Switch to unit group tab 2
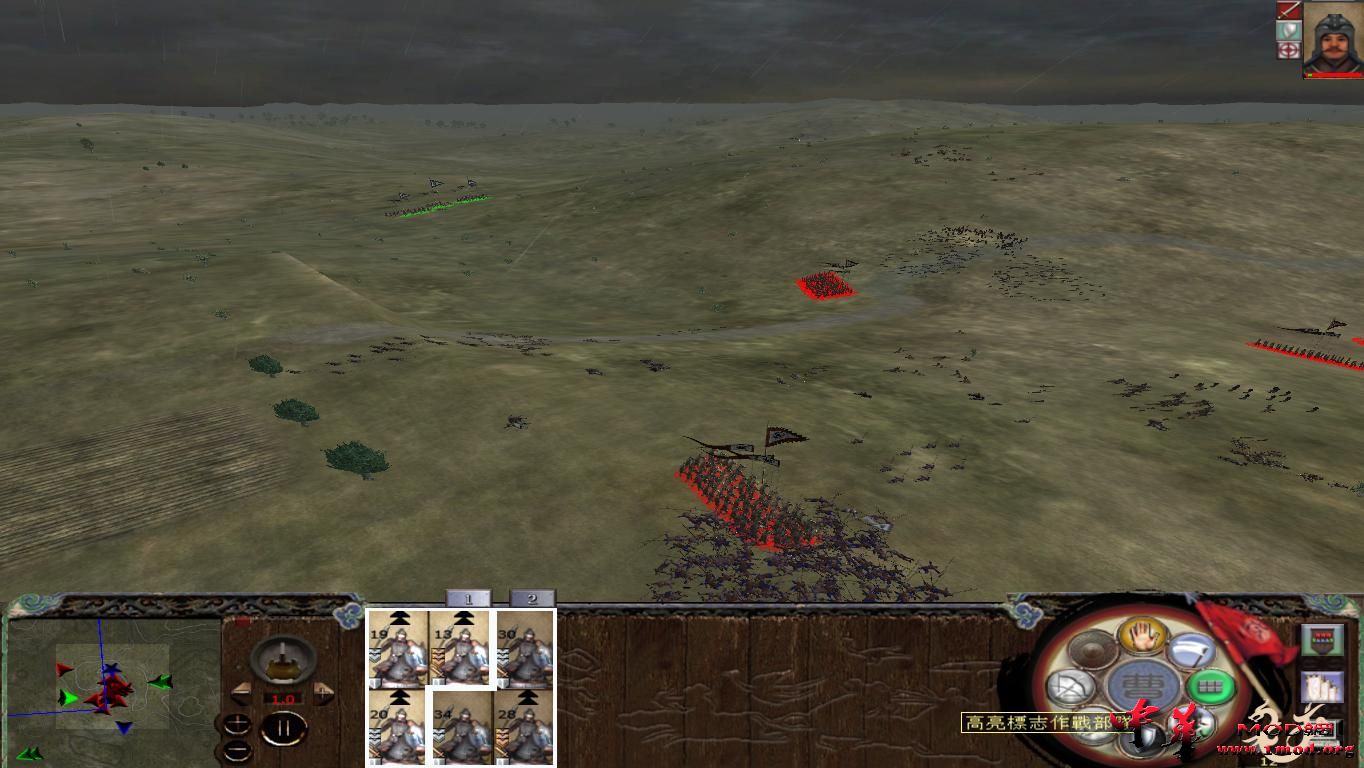 (532, 599)
